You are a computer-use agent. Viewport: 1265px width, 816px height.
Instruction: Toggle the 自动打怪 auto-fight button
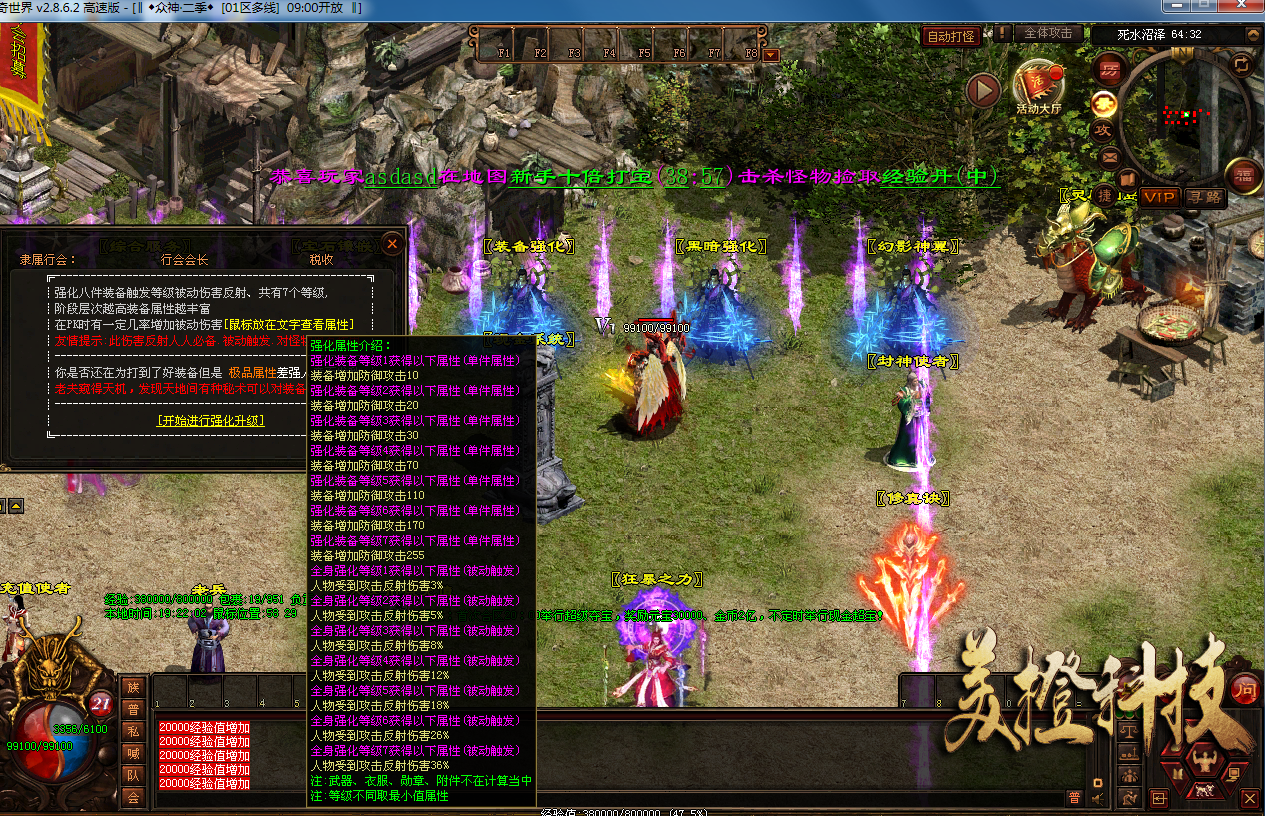pyautogui.click(x=950, y=37)
